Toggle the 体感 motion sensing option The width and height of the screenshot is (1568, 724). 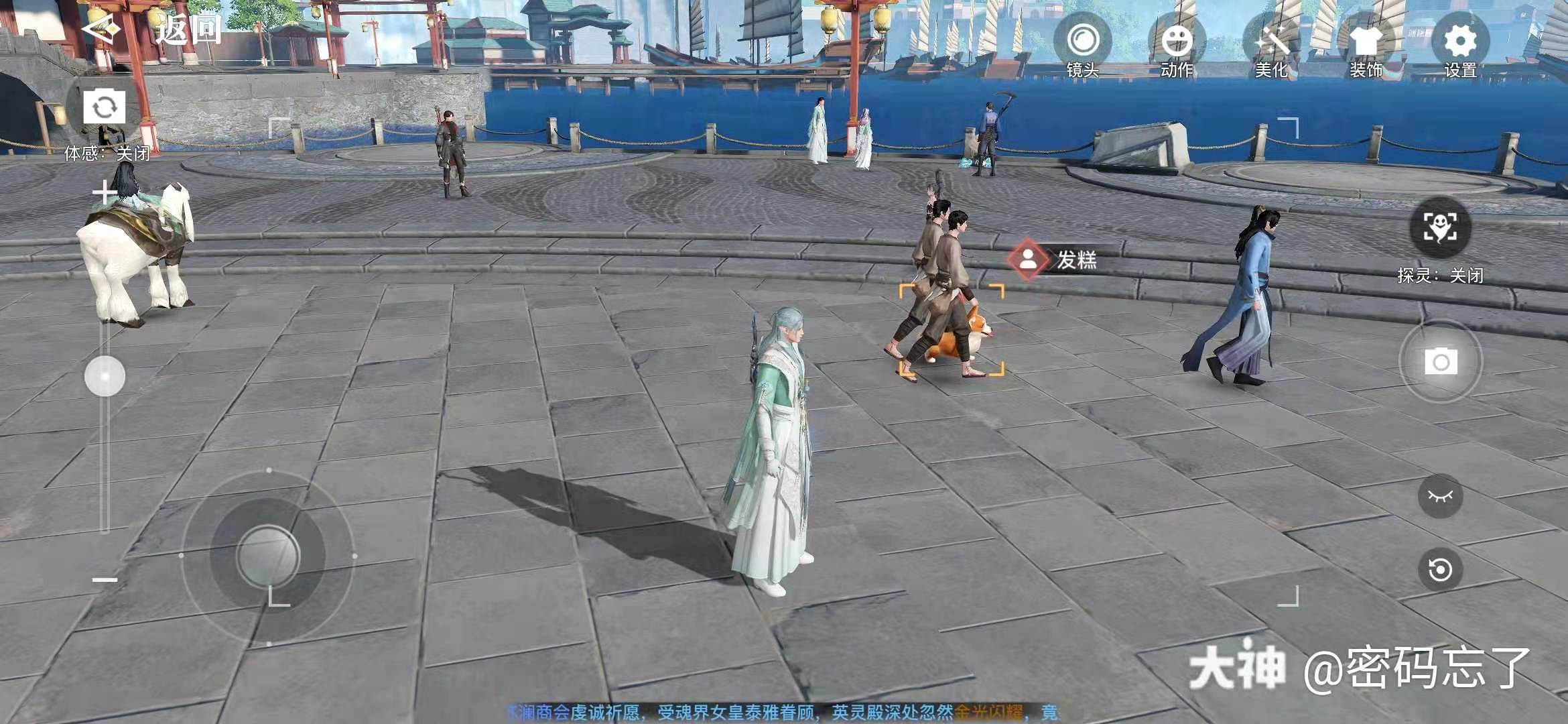pyautogui.click(x=107, y=154)
